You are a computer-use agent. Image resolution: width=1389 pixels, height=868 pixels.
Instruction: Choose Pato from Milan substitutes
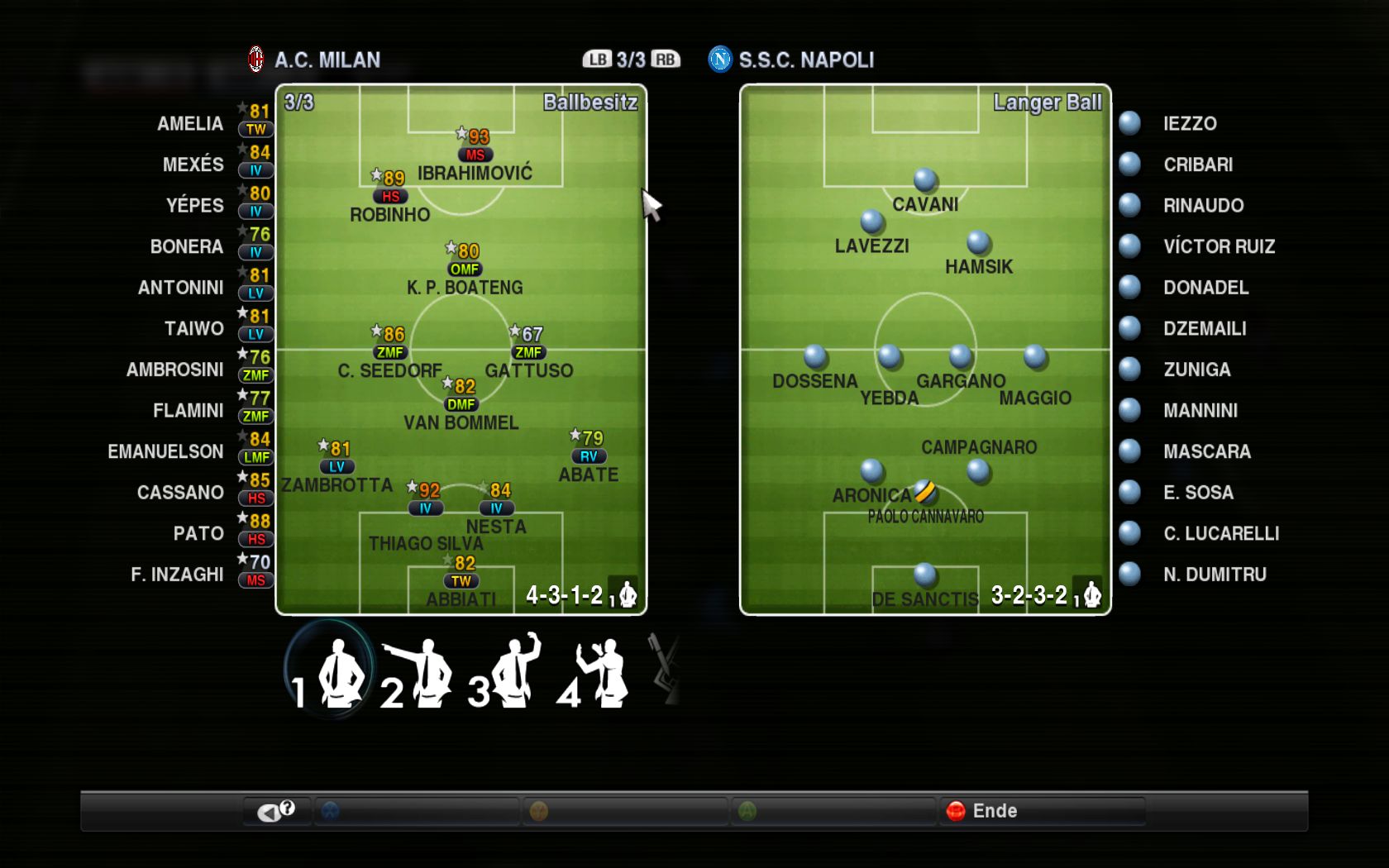[198, 534]
